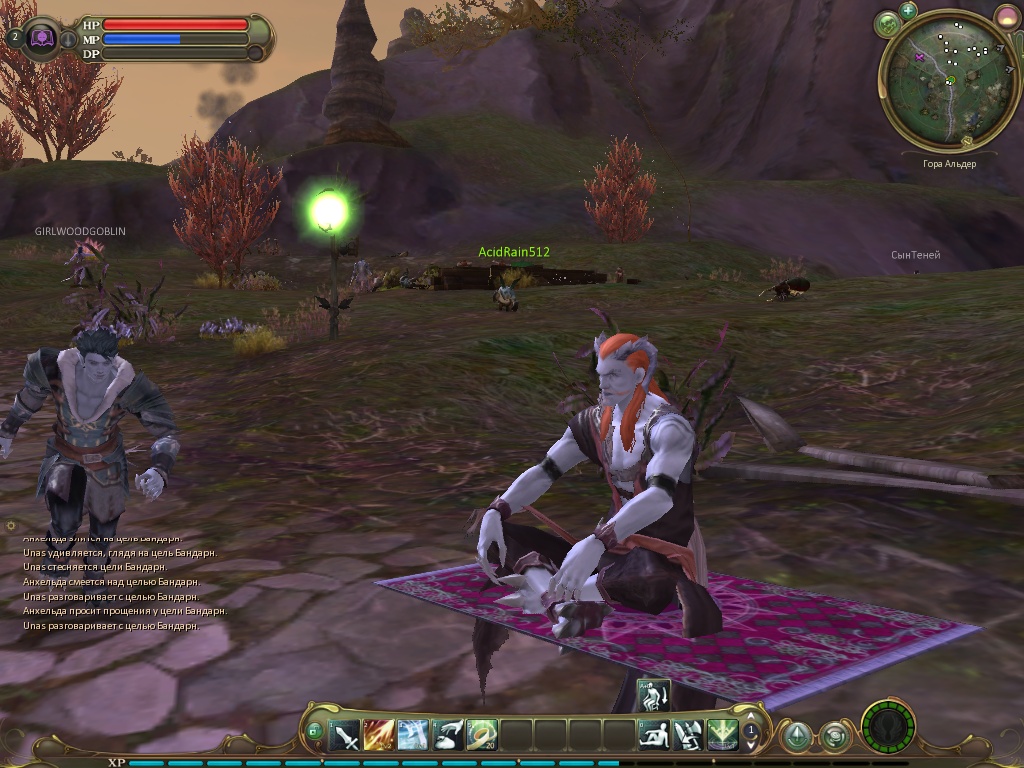
Task: Activate the winged figure flight skill
Action: 688,735
